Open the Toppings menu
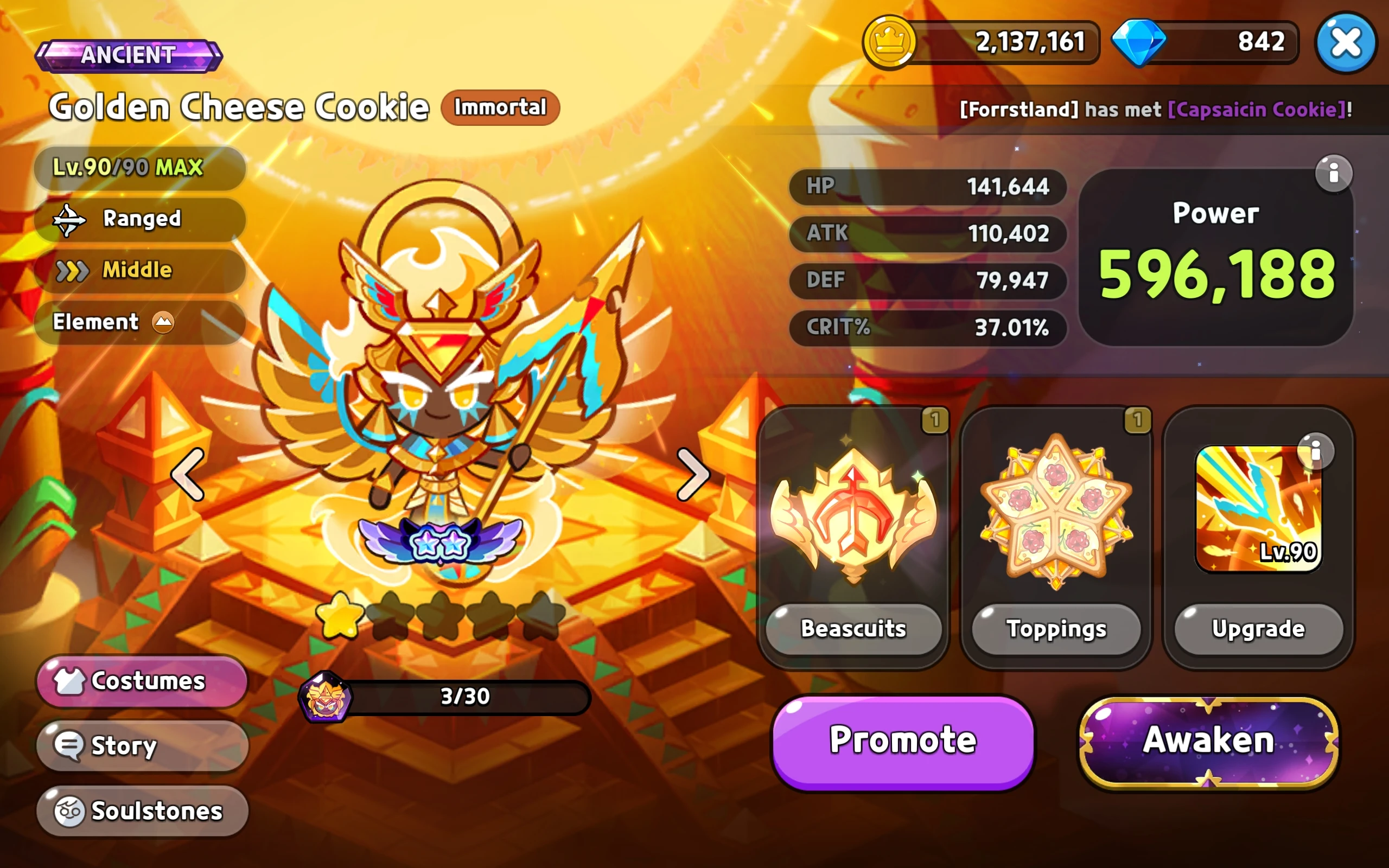The height and width of the screenshot is (868, 1389). pos(1056,629)
